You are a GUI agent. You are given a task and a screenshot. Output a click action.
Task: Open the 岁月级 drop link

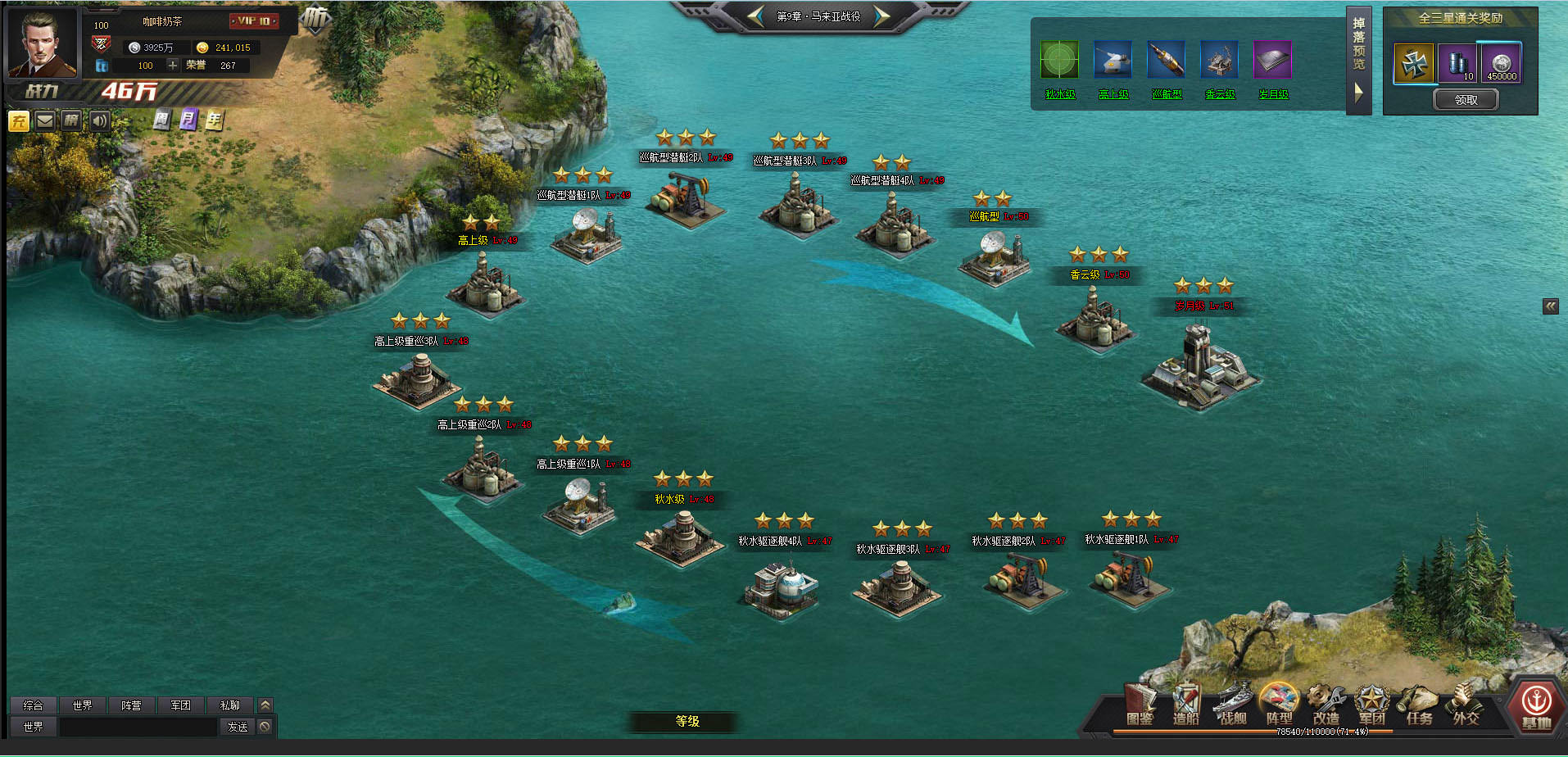[1273, 95]
